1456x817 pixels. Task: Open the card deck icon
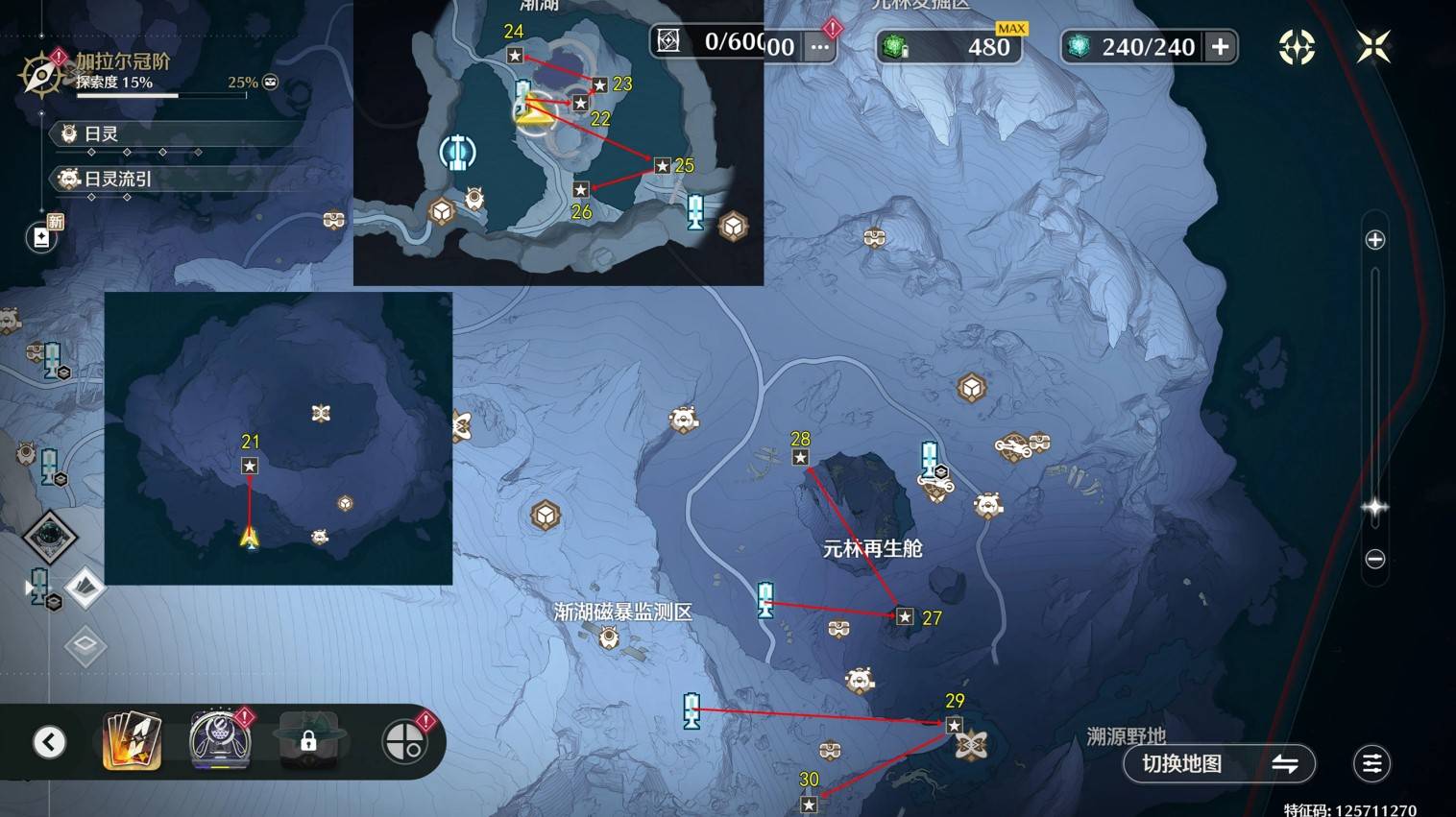coord(132,741)
